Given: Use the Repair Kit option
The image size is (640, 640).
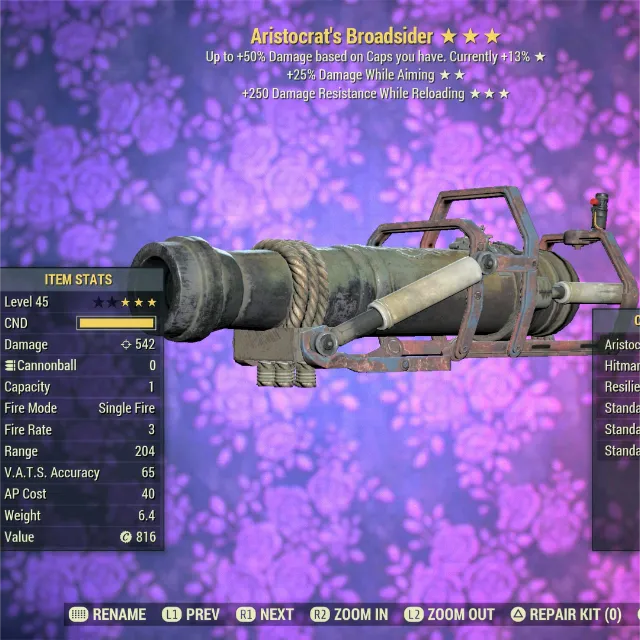Looking at the screenshot, I should (x=565, y=614).
